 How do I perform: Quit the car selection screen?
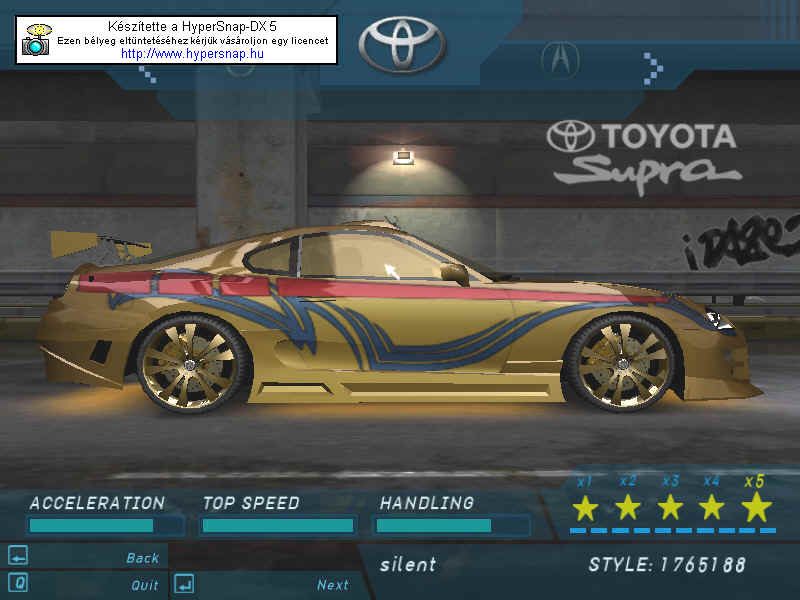point(144,585)
